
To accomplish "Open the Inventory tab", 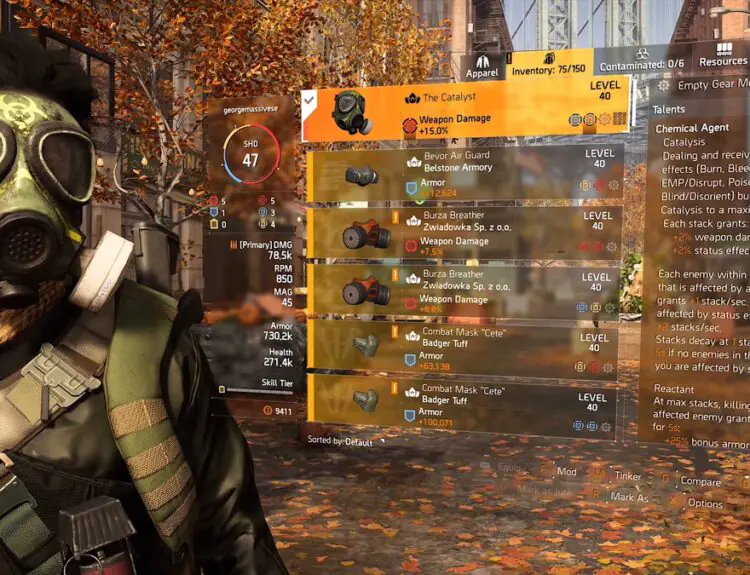I will click(x=550, y=69).
